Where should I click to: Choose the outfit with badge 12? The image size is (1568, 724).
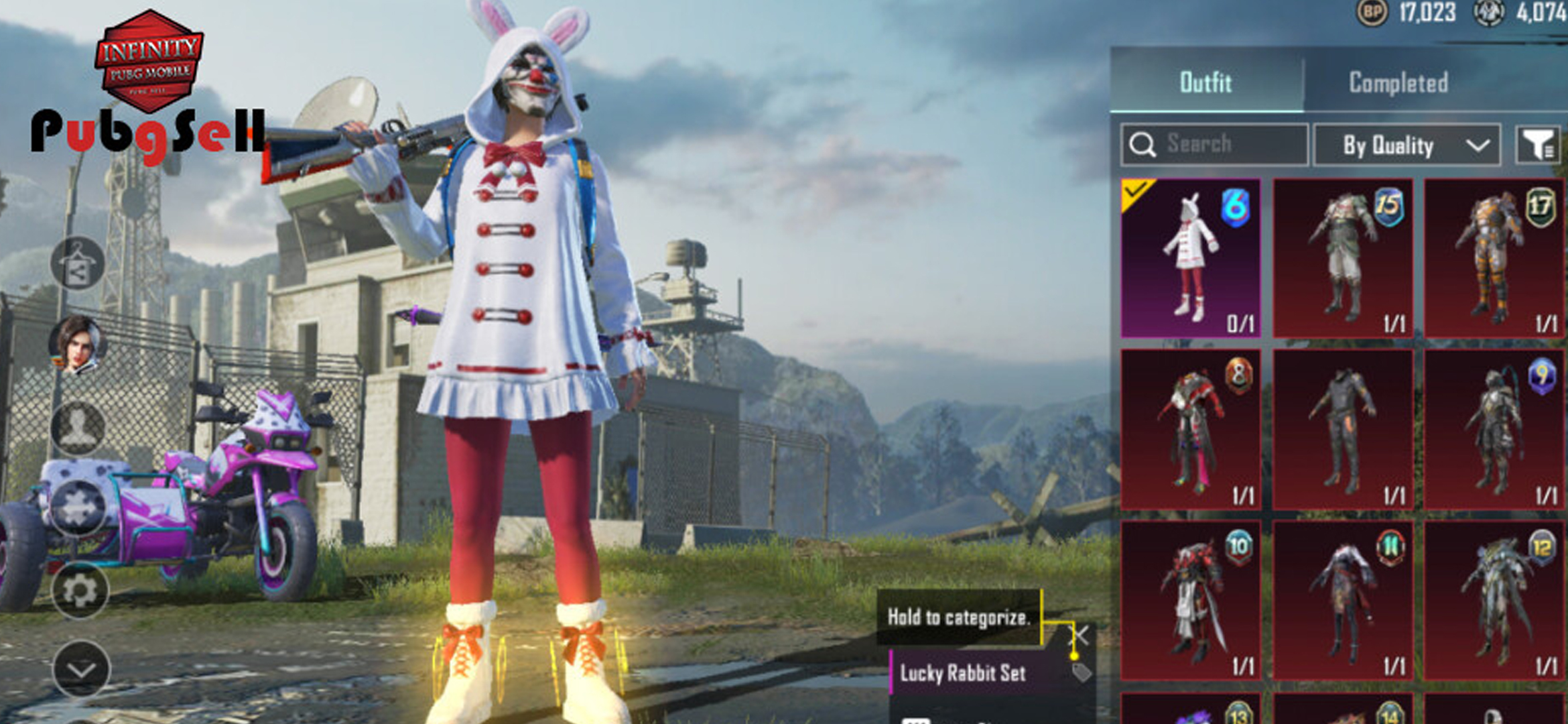(x=1494, y=600)
